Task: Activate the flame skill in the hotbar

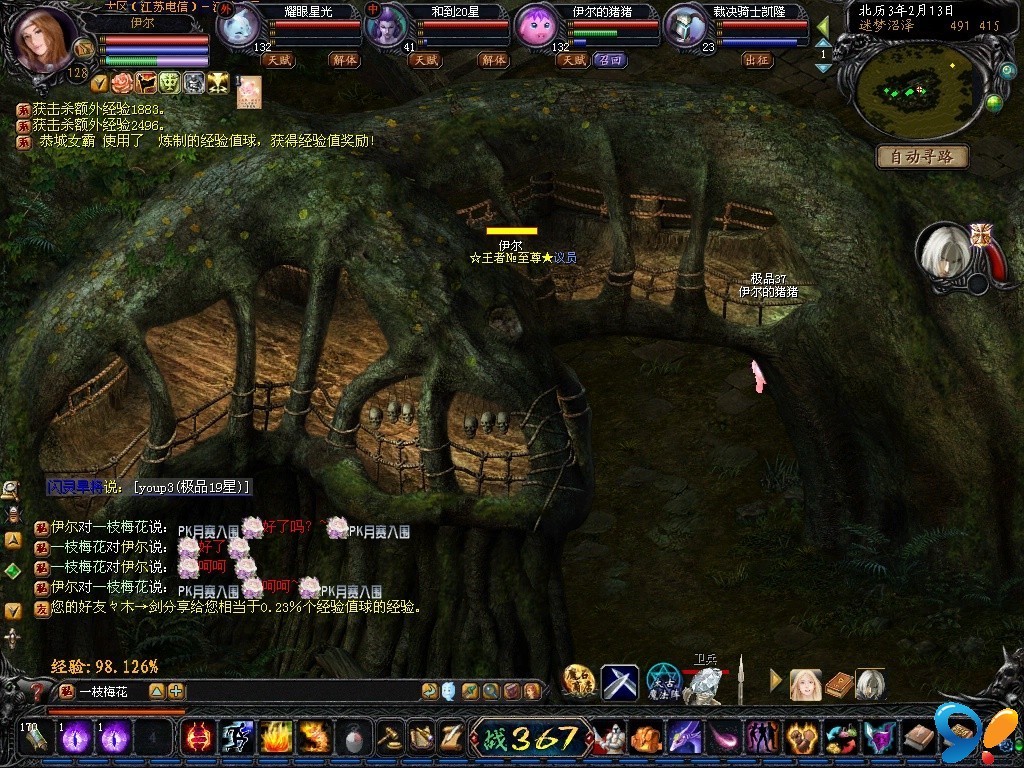Action: [x=276, y=738]
